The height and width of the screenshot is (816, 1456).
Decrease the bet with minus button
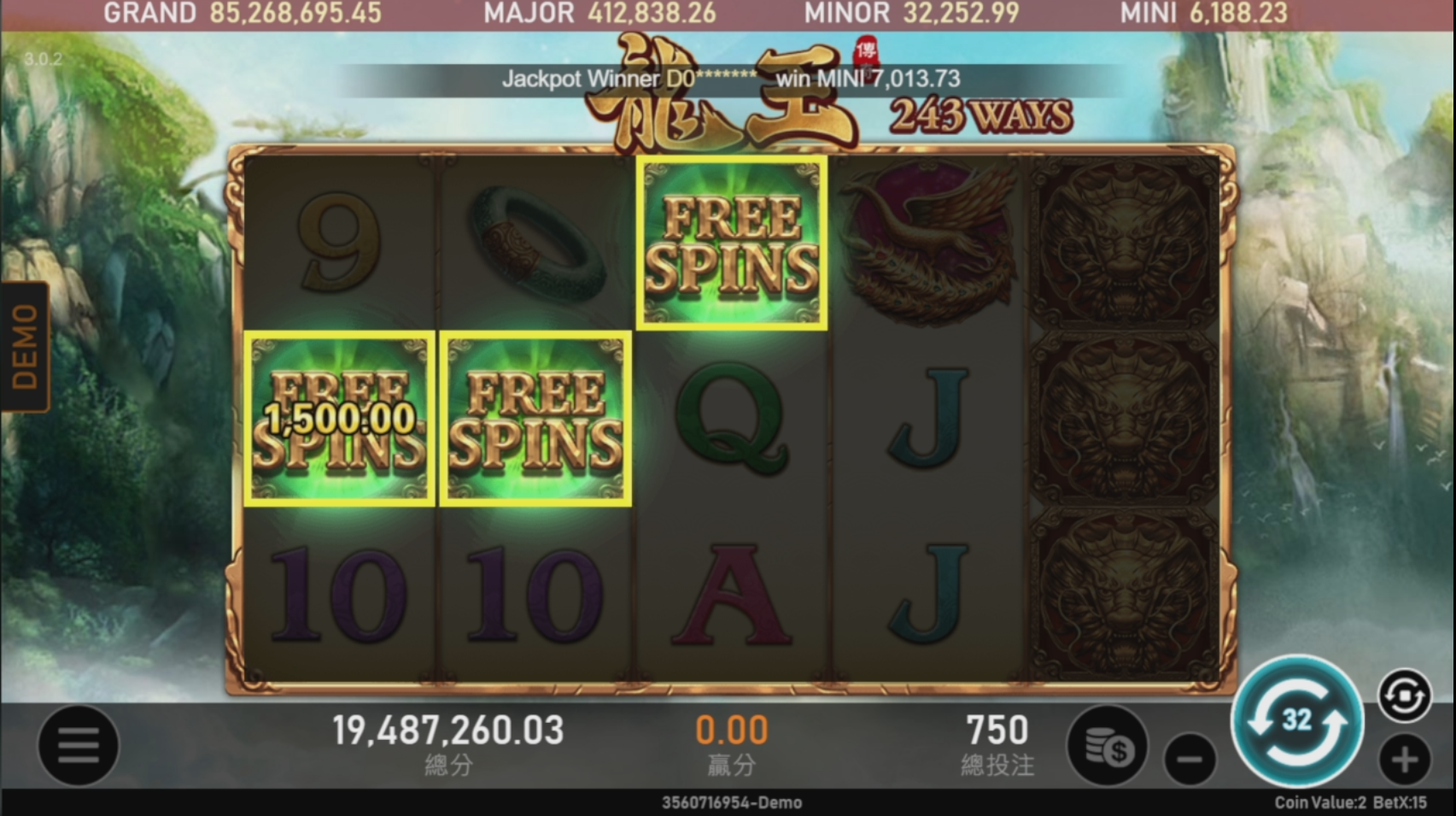point(1190,759)
